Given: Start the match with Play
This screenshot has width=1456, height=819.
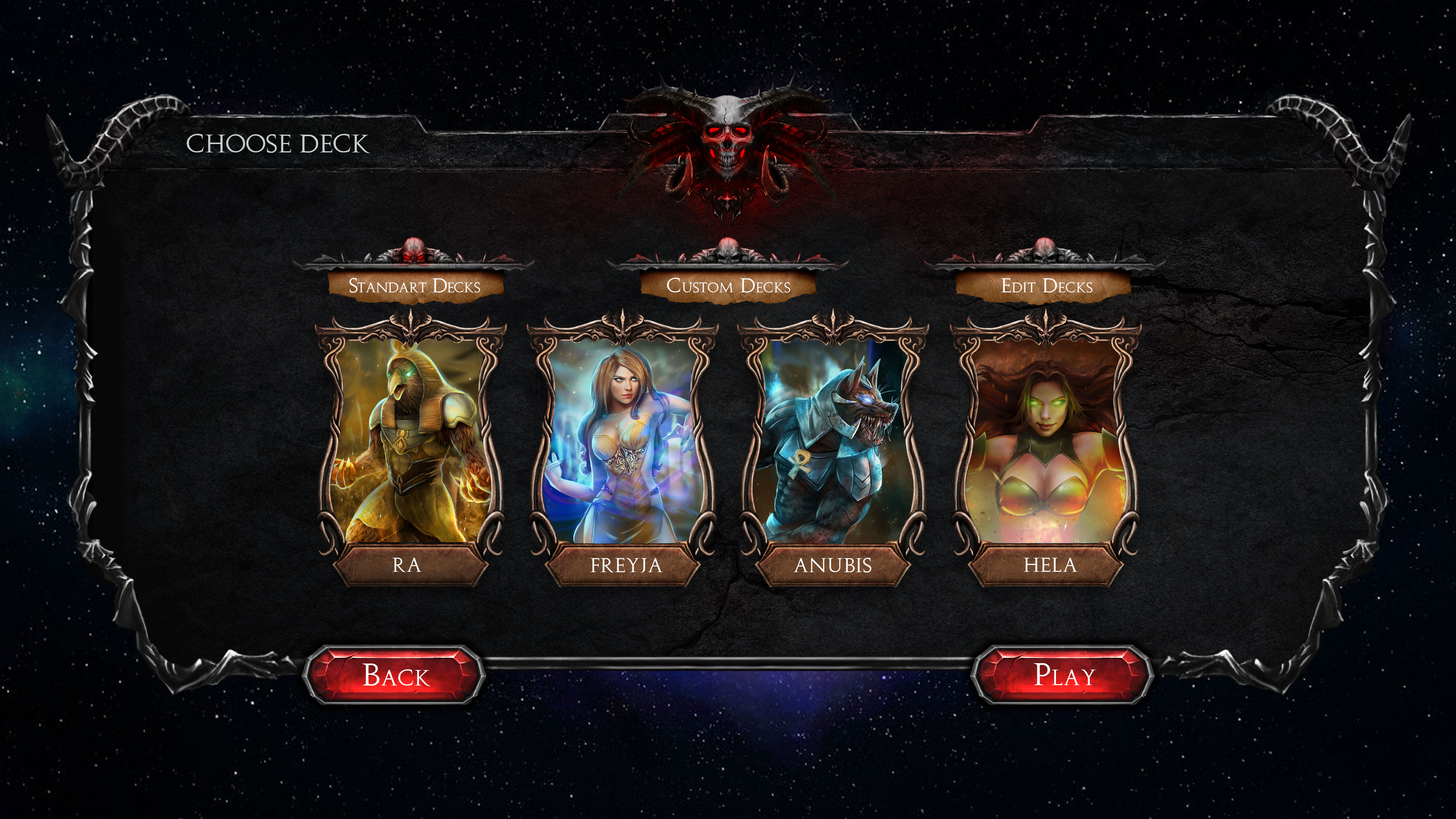Looking at the screenshot, I should point(1062,675).
